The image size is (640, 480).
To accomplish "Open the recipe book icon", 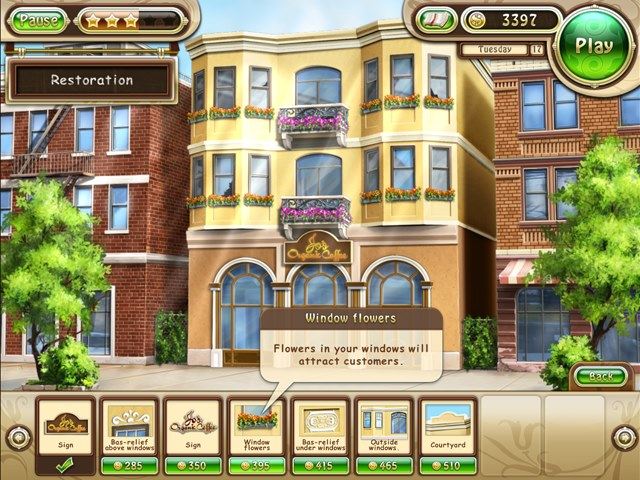I will click(437, 20).
